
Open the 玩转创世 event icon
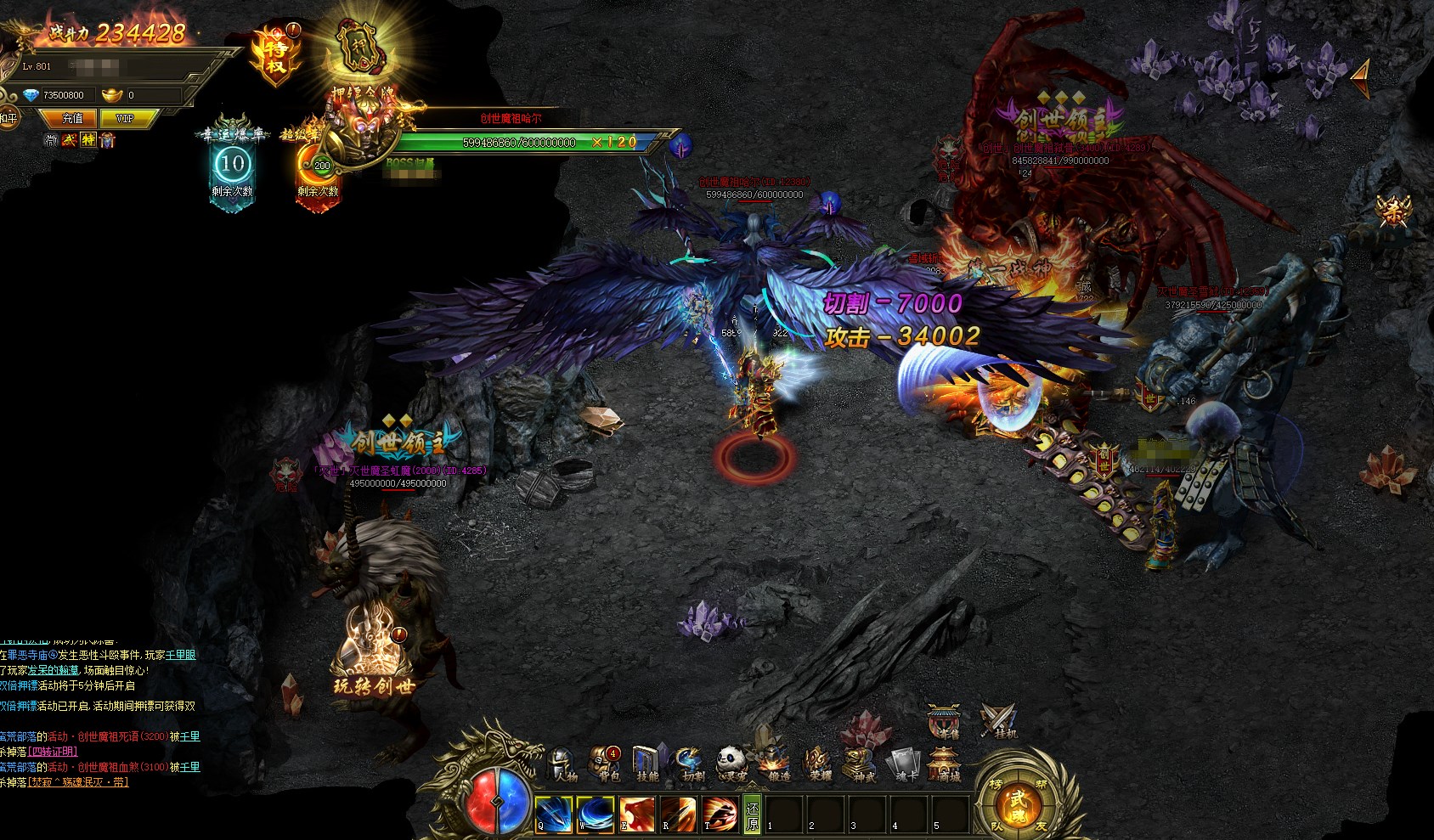click(x=373, y=652)
